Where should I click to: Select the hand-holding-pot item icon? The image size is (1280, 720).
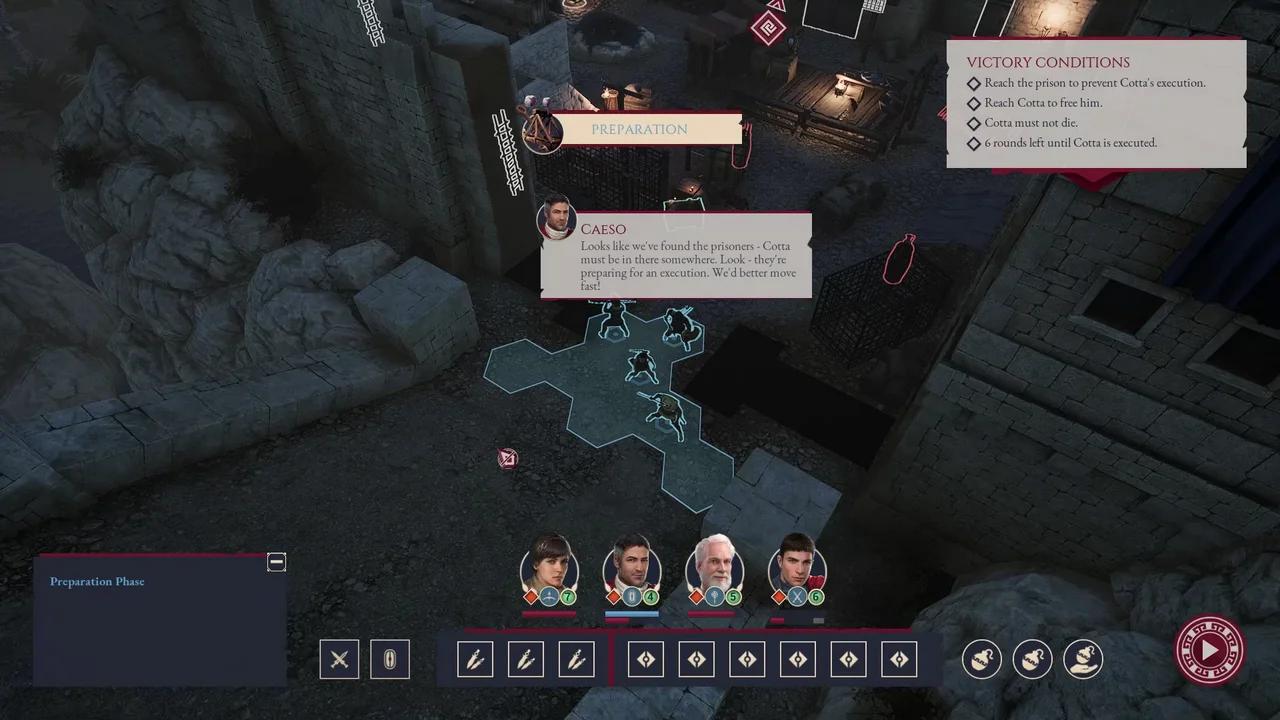pyautogui.click(x=1083, y=659)
